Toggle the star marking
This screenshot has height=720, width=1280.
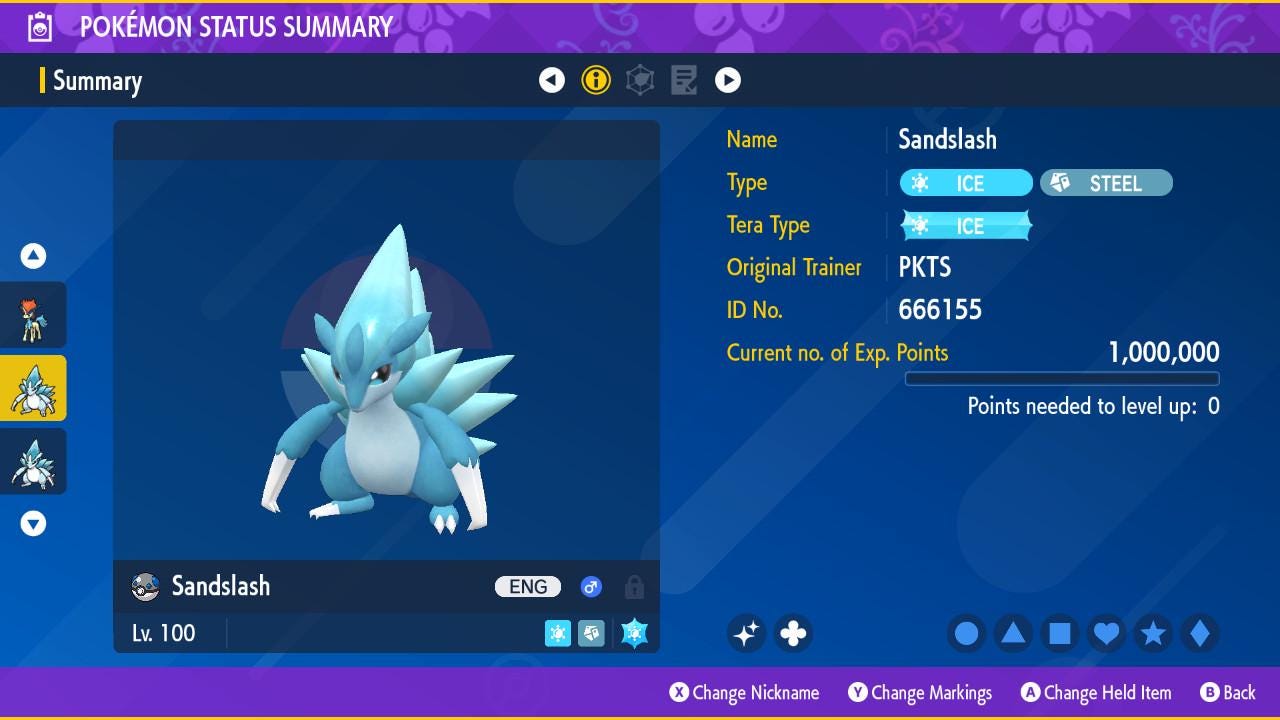(1153, 633)
